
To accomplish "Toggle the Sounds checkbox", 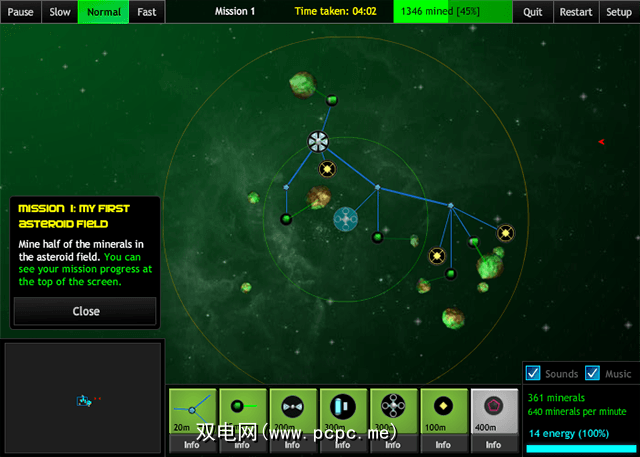I will coord(533,373).
